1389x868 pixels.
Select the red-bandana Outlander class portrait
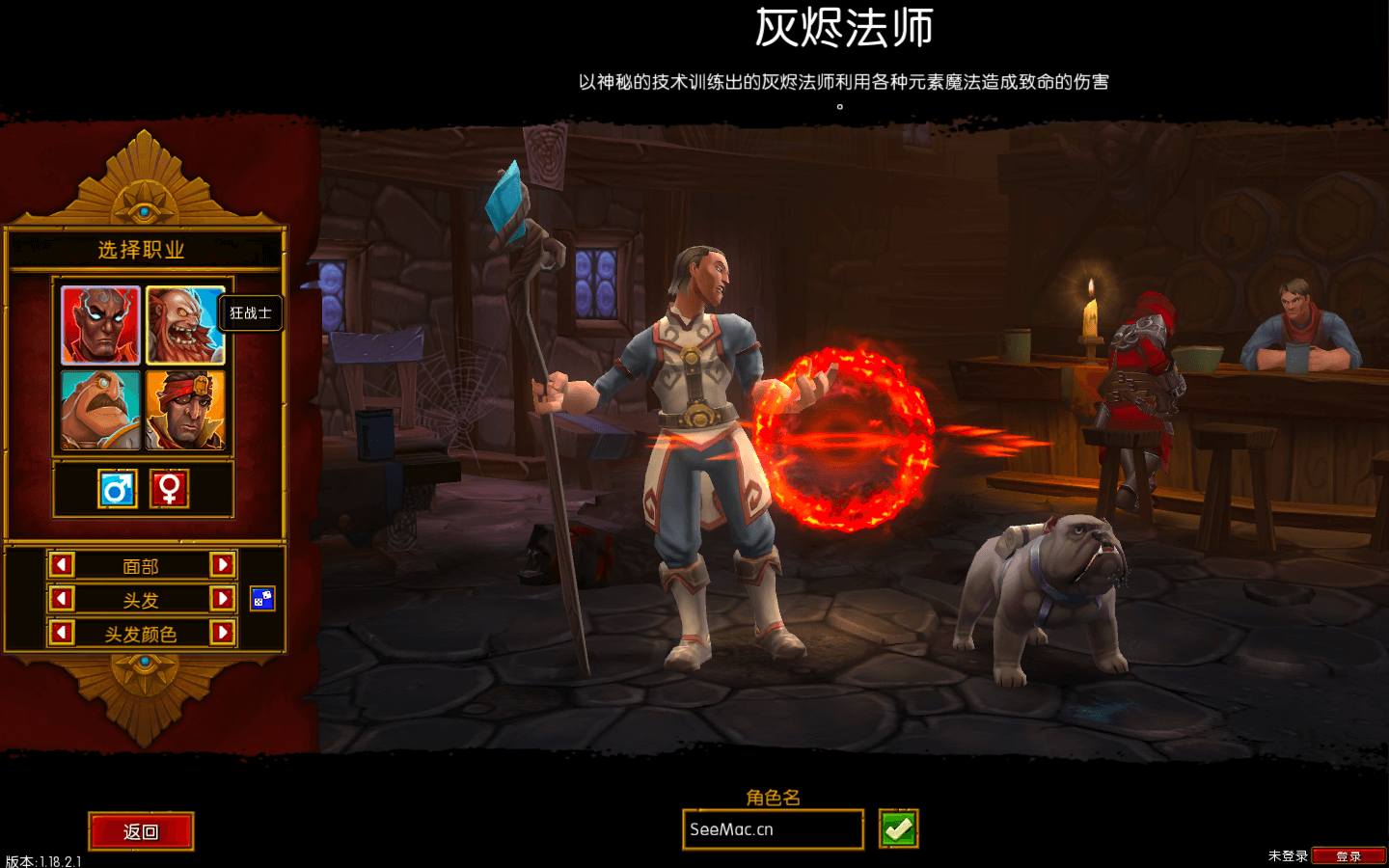[x=185, y=410]
